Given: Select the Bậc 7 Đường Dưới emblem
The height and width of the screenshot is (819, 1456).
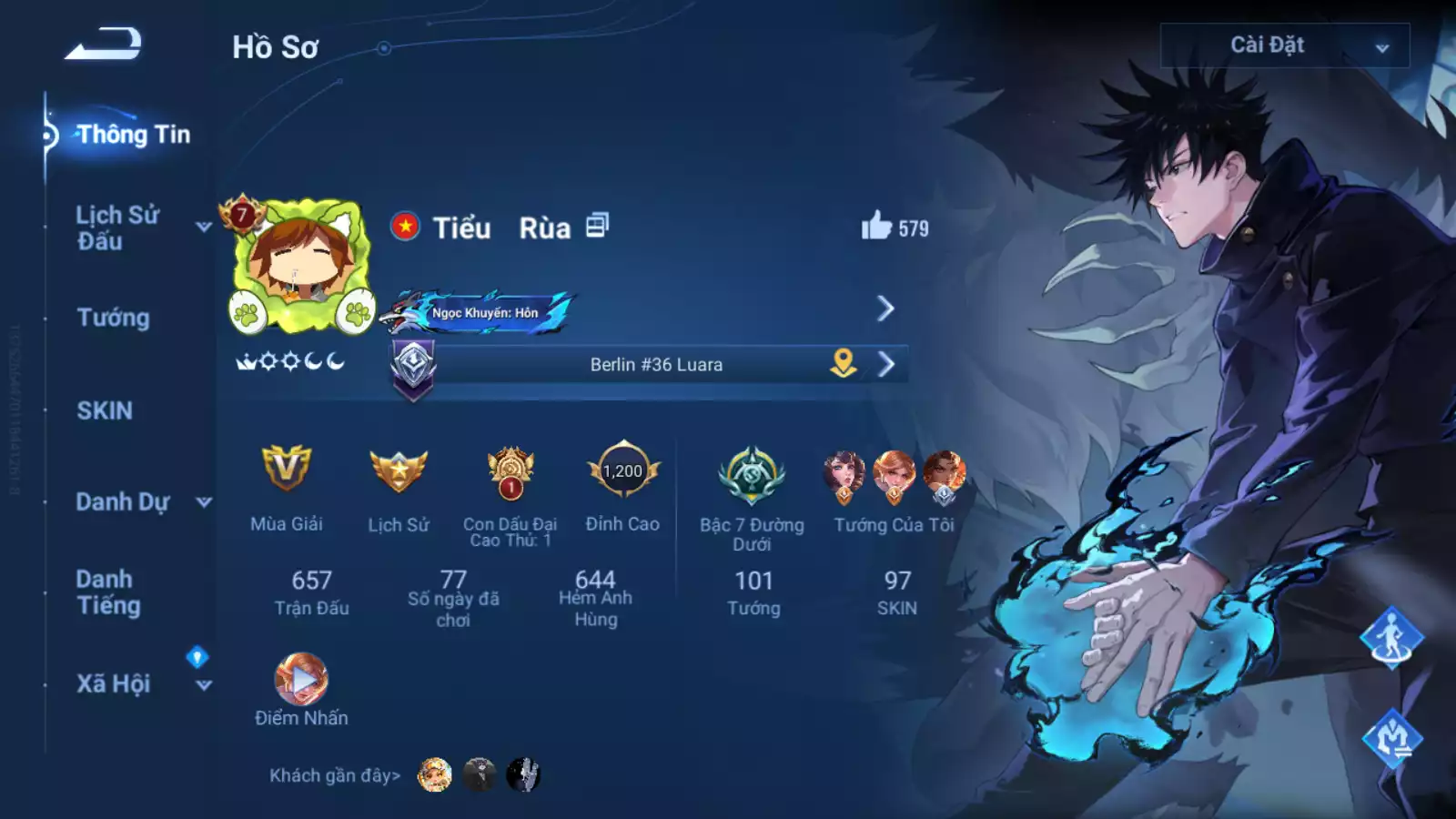Looking at the screenshot, I should 752,475.
